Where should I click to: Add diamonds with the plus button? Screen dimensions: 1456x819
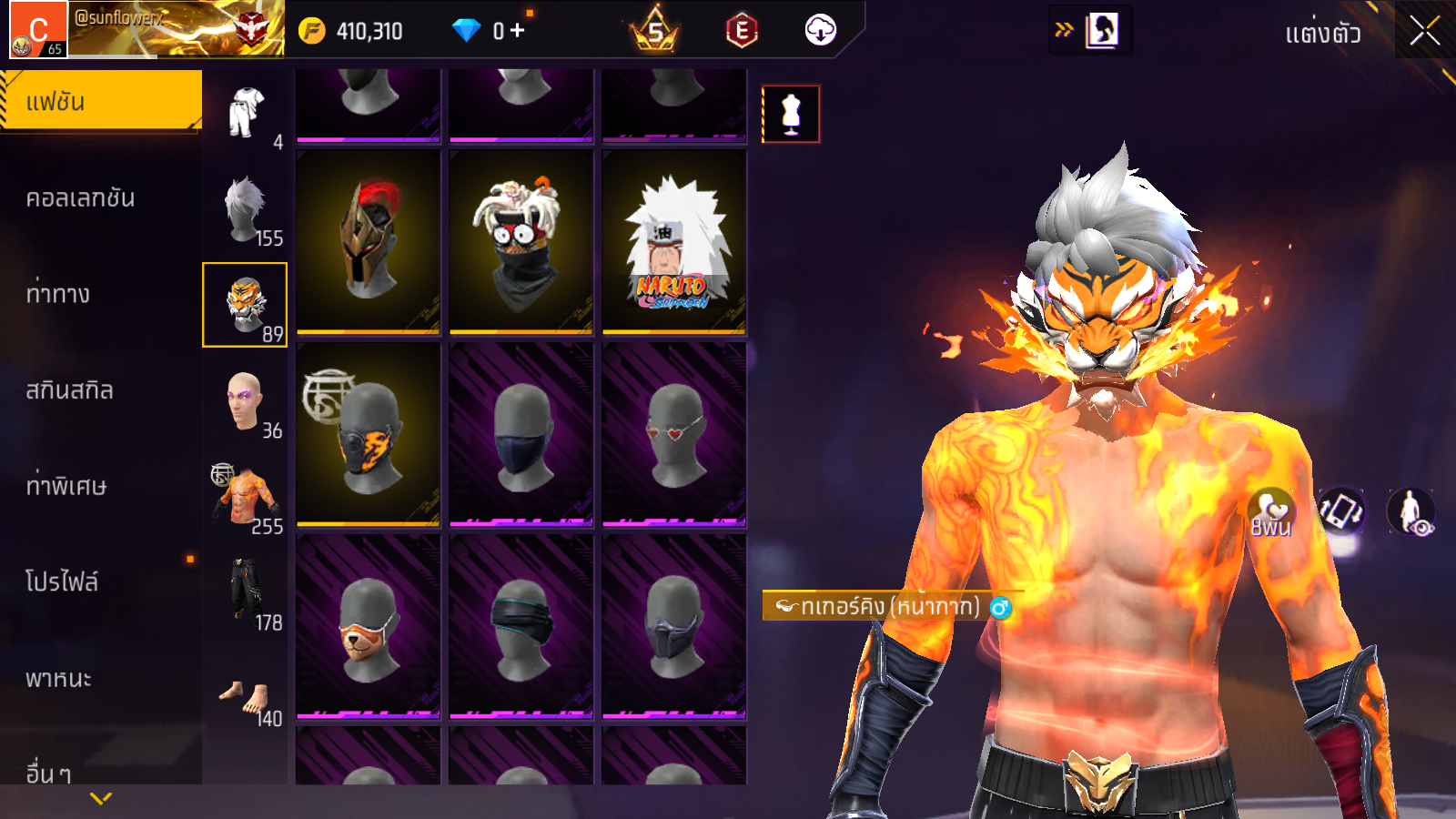click(x=518, y=31)
